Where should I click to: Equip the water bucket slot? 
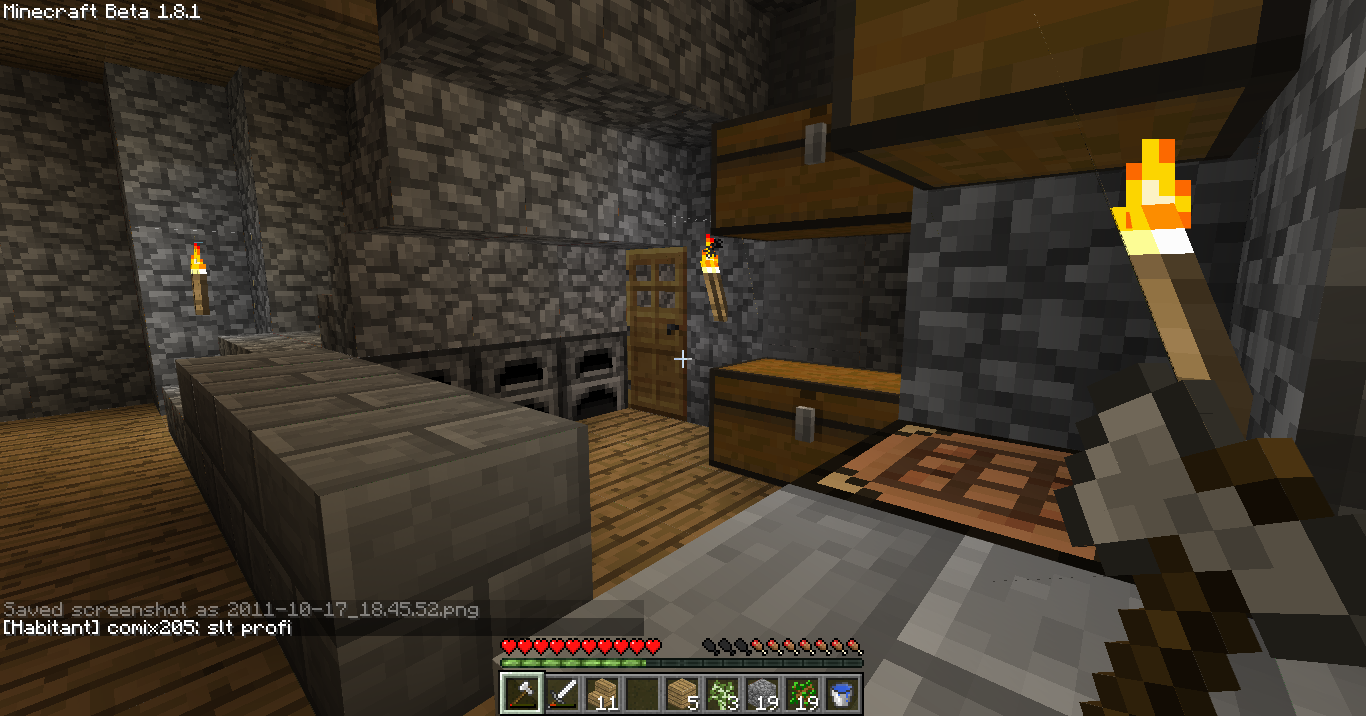click(841, 692)
